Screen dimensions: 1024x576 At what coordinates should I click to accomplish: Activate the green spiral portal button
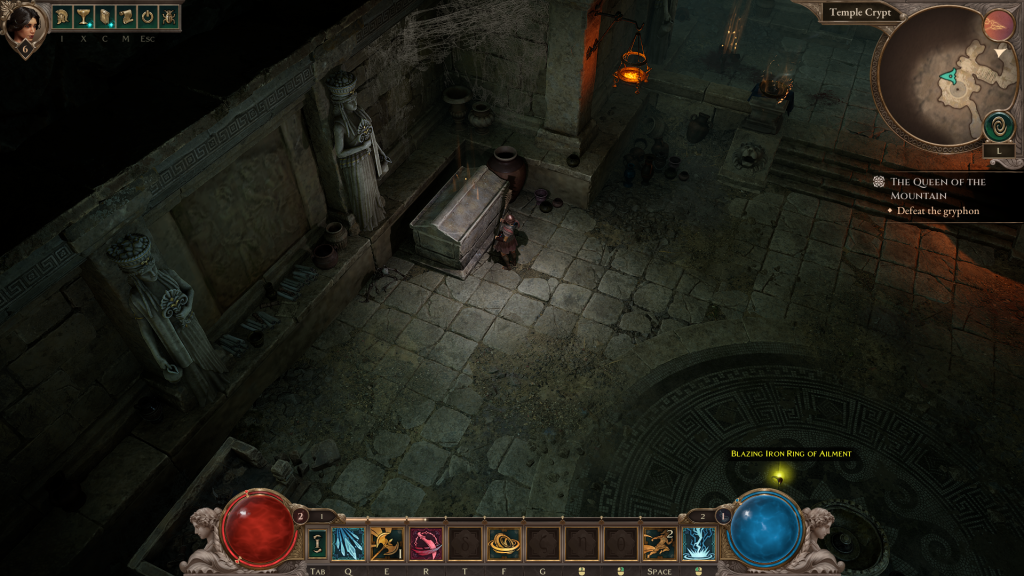click(x=998, y=125)
